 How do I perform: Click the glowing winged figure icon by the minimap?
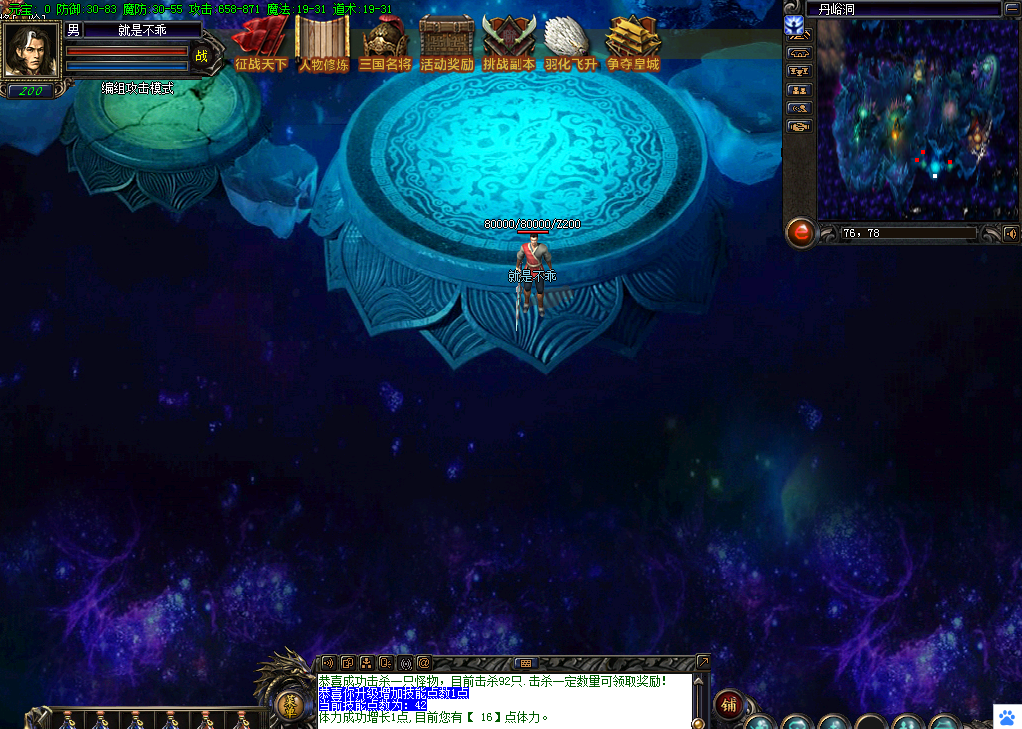(795, 27)
